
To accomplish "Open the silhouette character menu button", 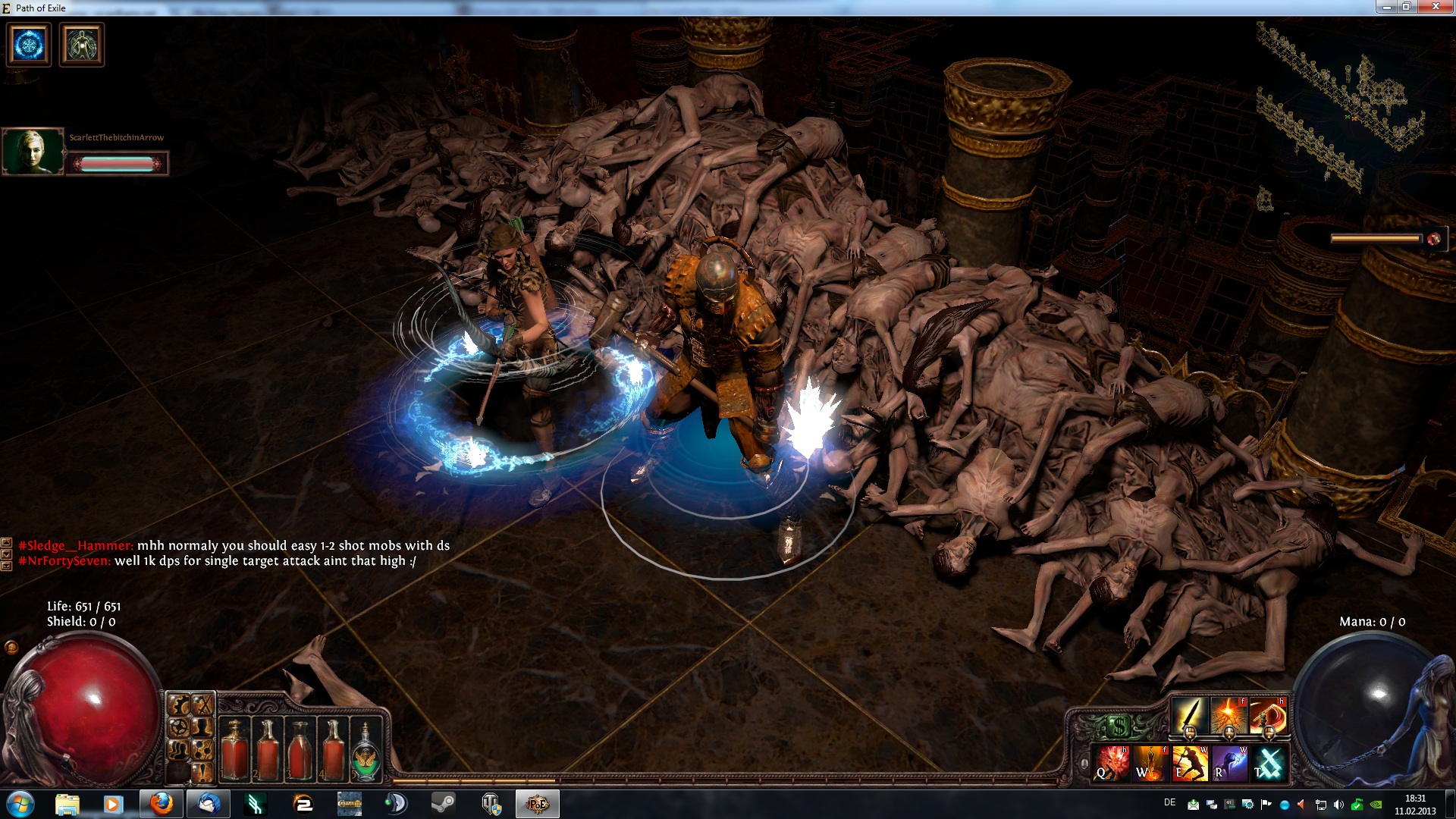I will pos(202,728).
